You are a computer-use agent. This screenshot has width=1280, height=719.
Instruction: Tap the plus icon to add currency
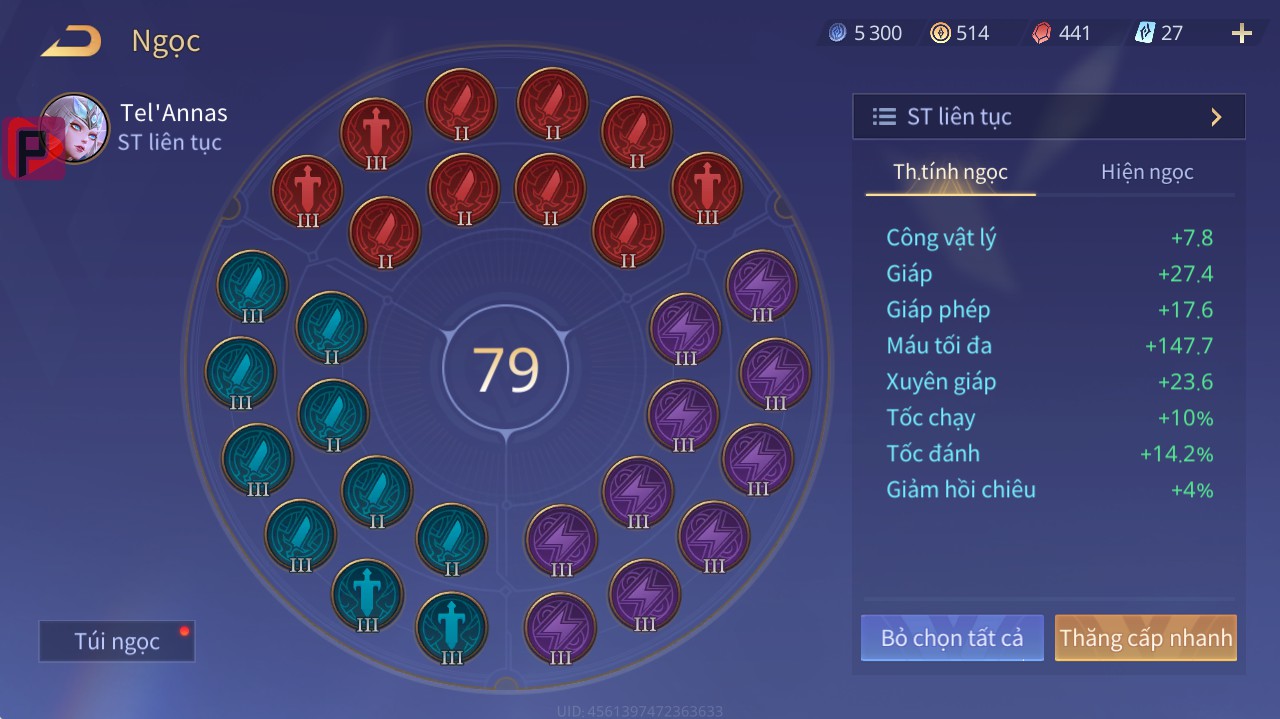coord(1241,34)
